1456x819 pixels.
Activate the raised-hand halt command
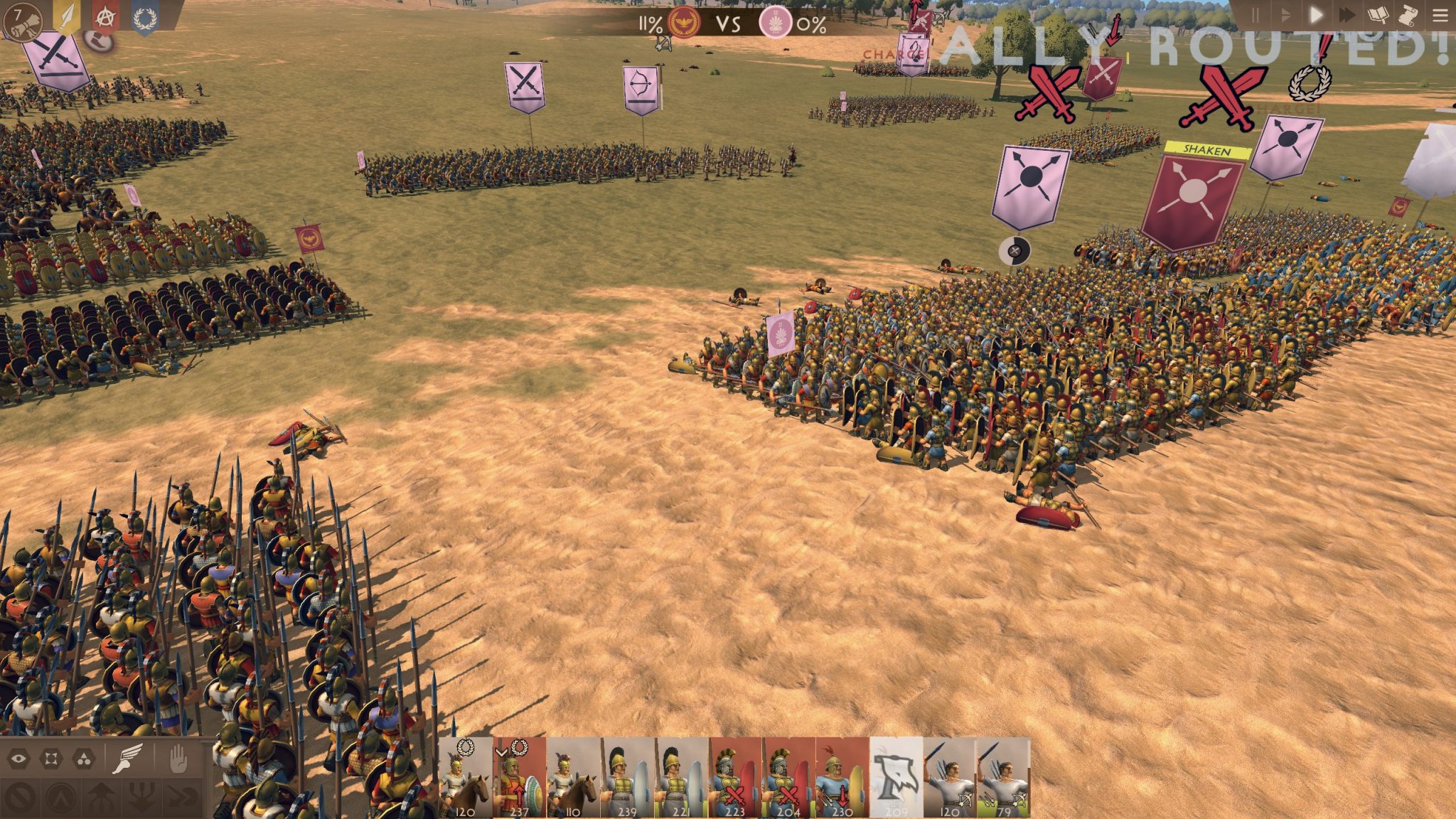(x=177, y=759)
